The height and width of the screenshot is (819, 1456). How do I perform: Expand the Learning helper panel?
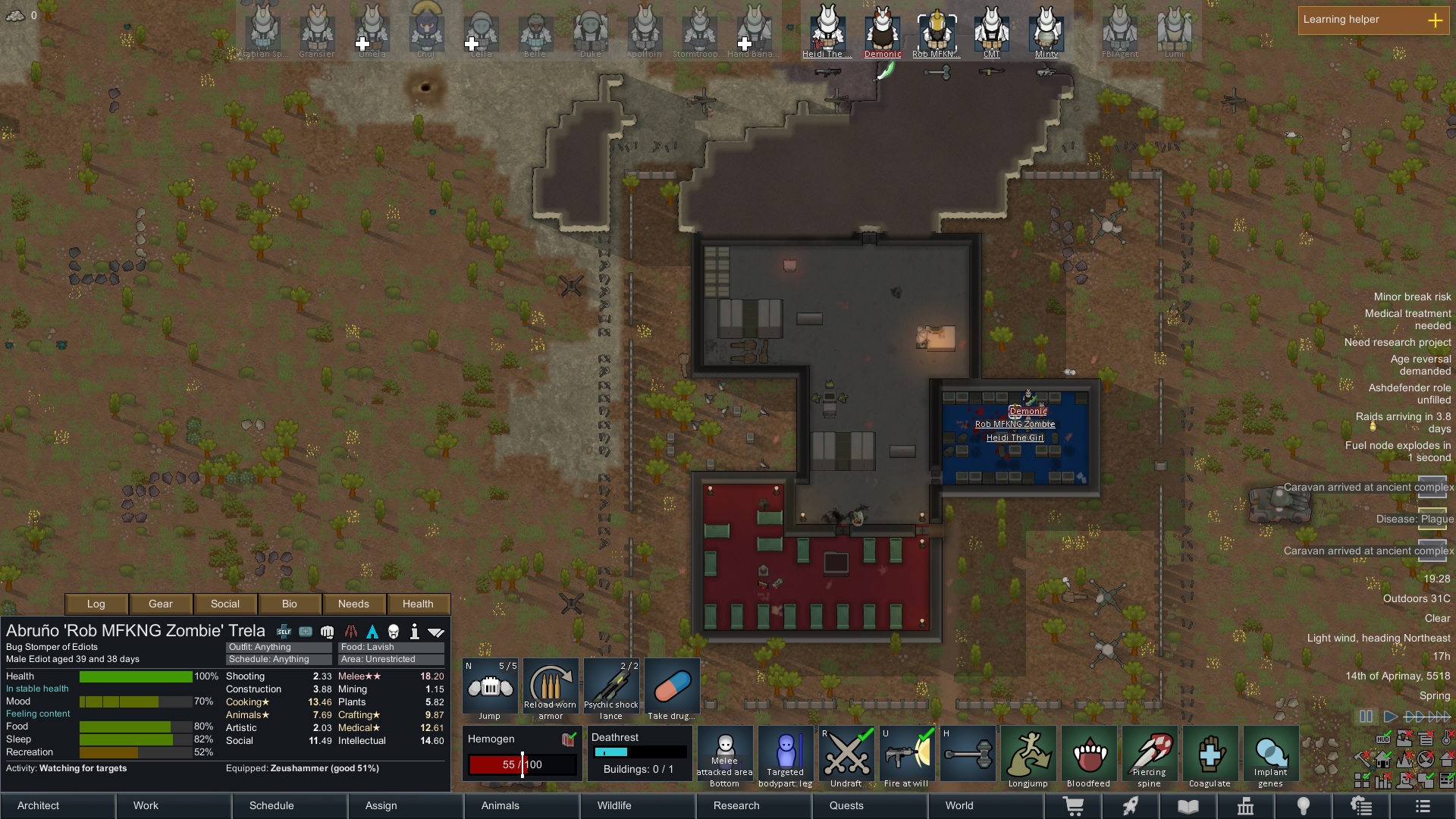tap(1435, 20)
